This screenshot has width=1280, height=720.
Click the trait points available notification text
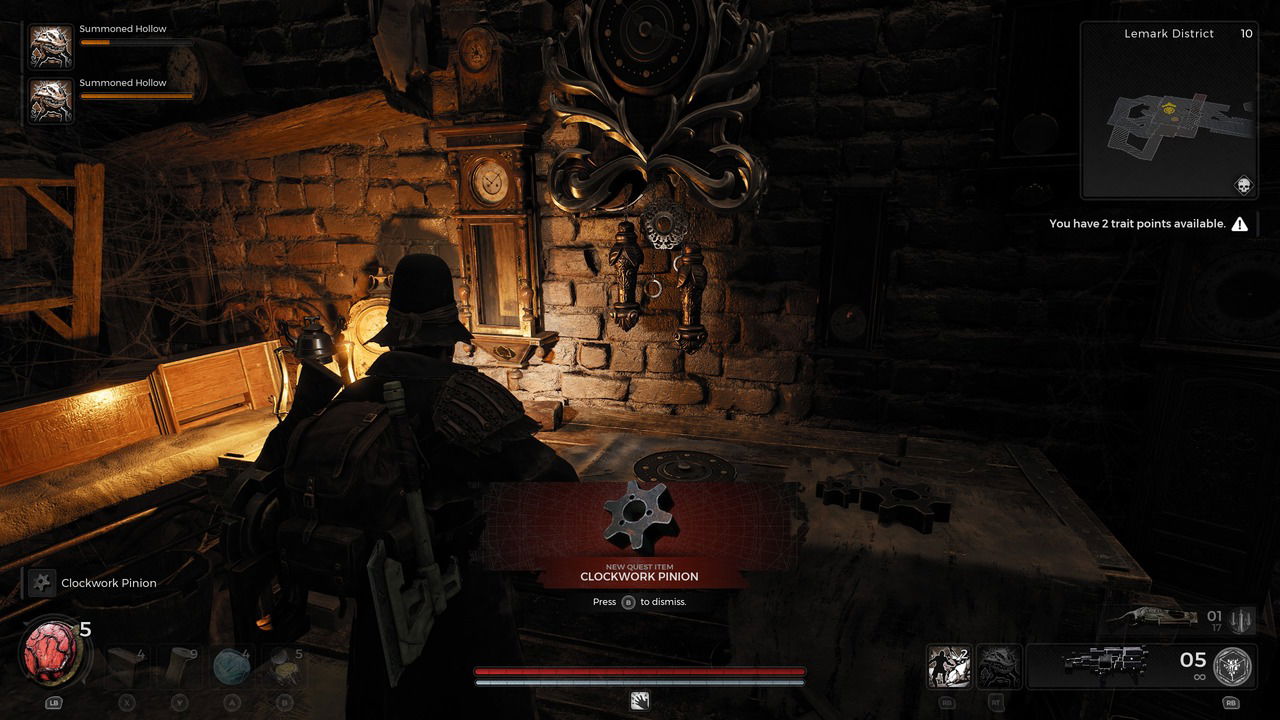(x=1135, y=223)
